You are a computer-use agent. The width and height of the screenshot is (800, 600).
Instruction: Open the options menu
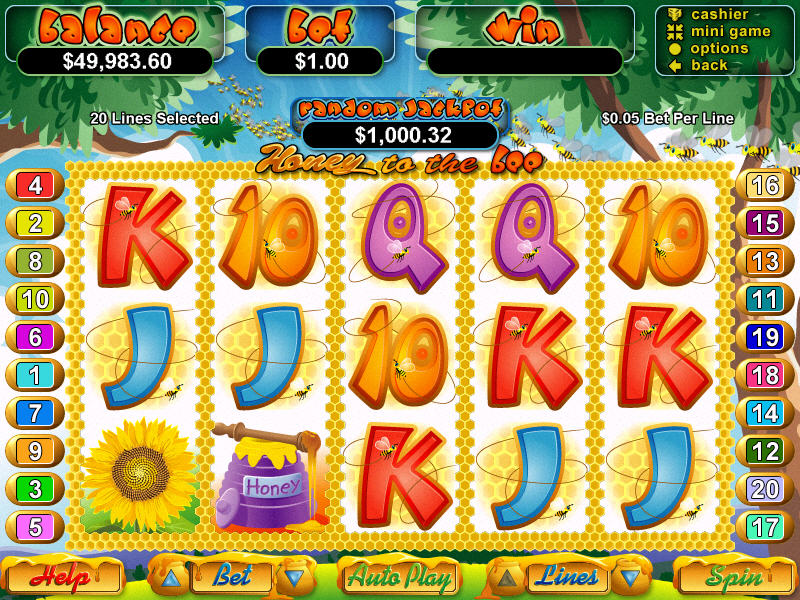(719, 49)
